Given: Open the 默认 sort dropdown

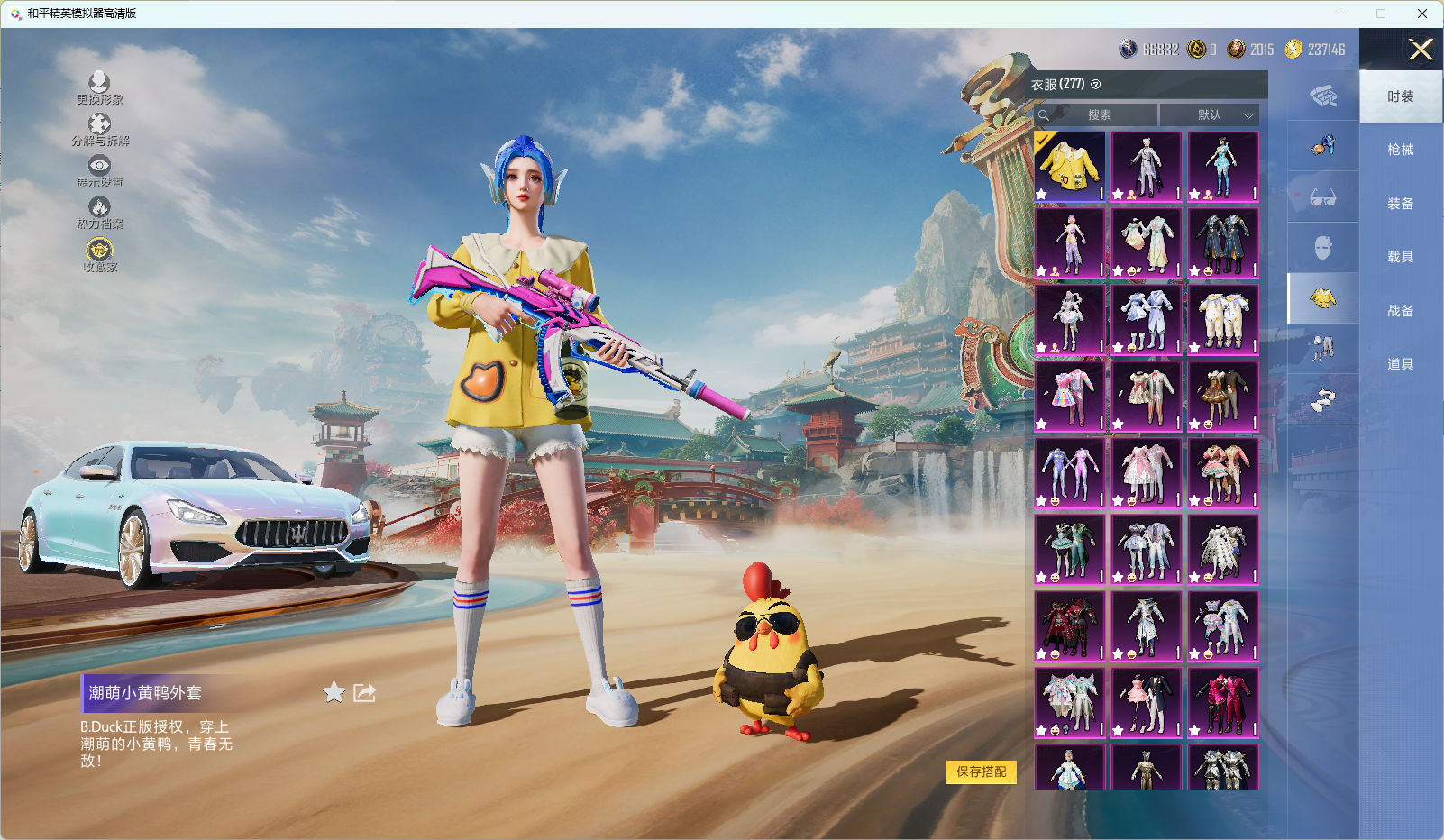Looking at the screenshot, I should point(1209,115).
